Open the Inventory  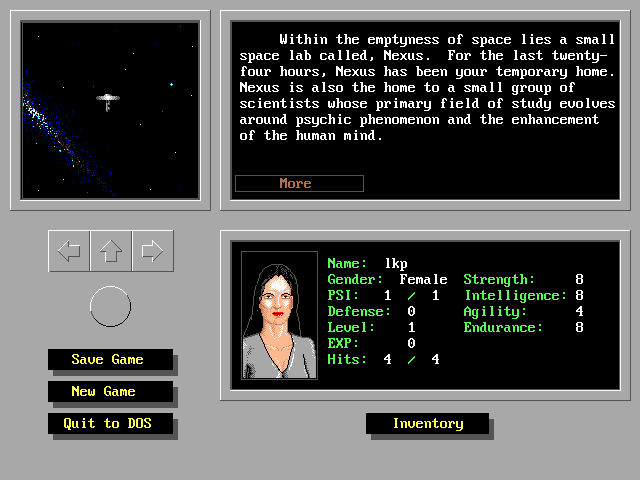[x=427, y=423]
